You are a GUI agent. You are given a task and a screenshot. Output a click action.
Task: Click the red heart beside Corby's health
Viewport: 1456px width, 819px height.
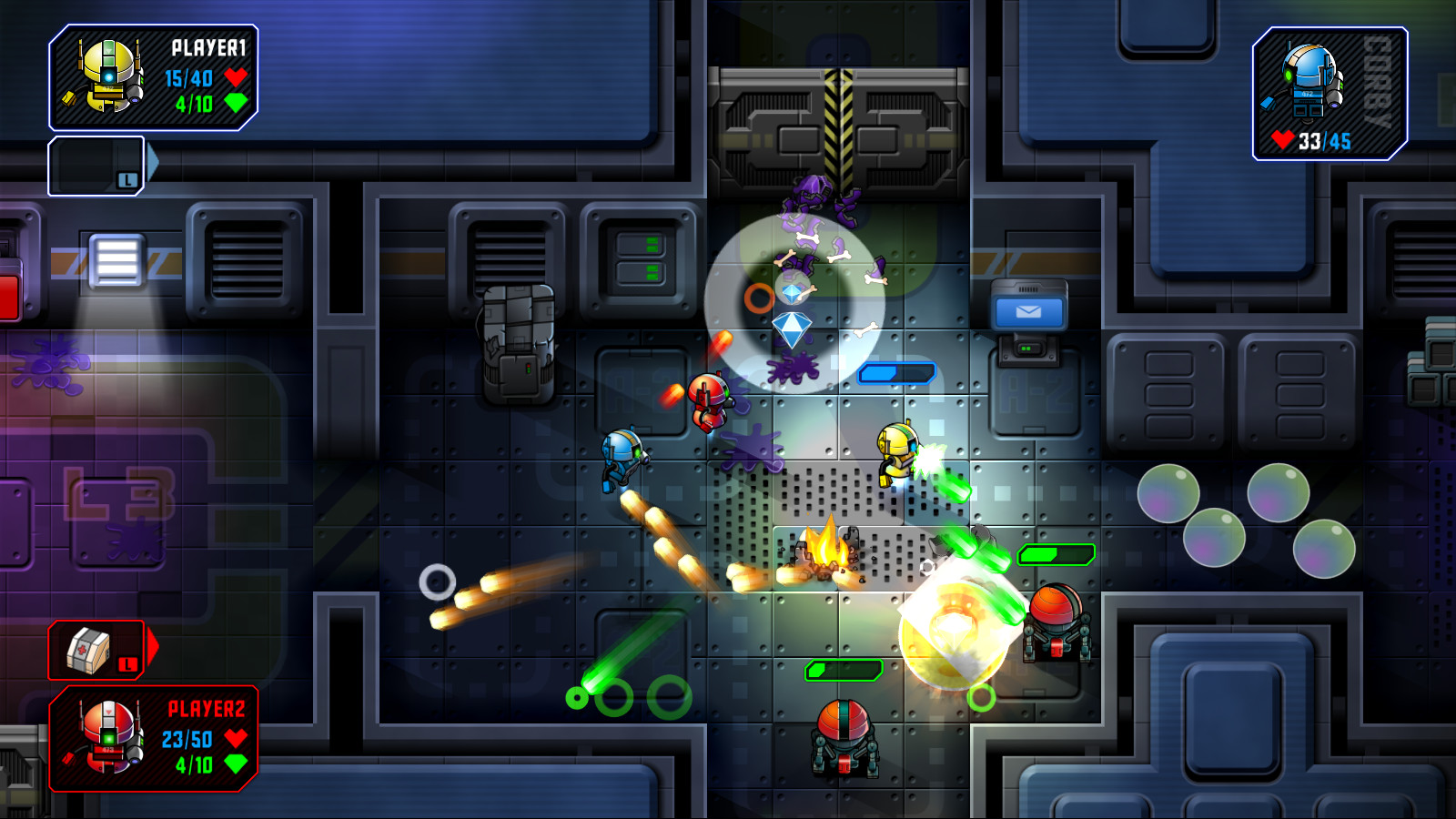[x=1284, y=142]
